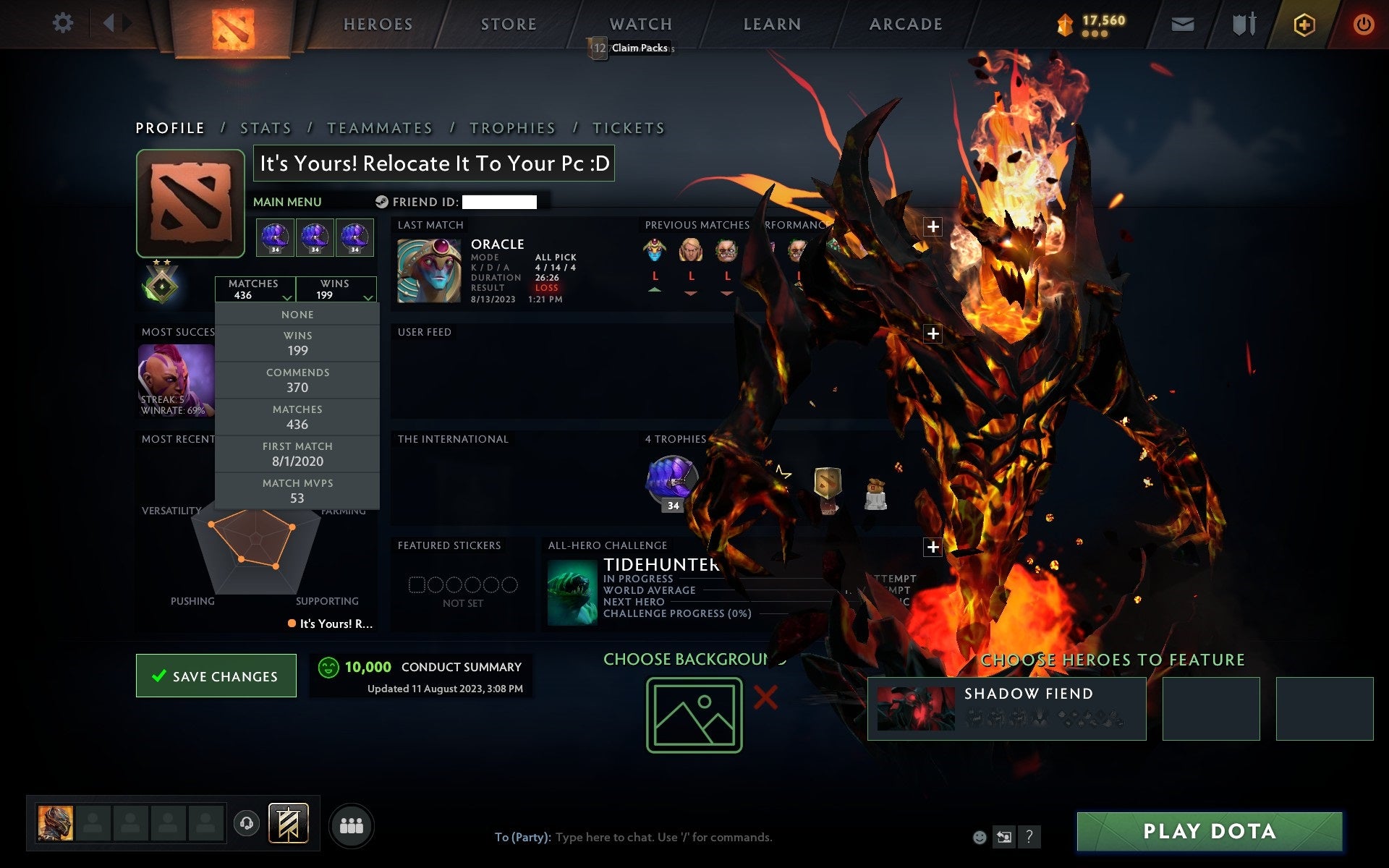This screenshot has height=868, width=1389.
Task: Switch to the TROPHIES tab
Action: tap(512, 127)
